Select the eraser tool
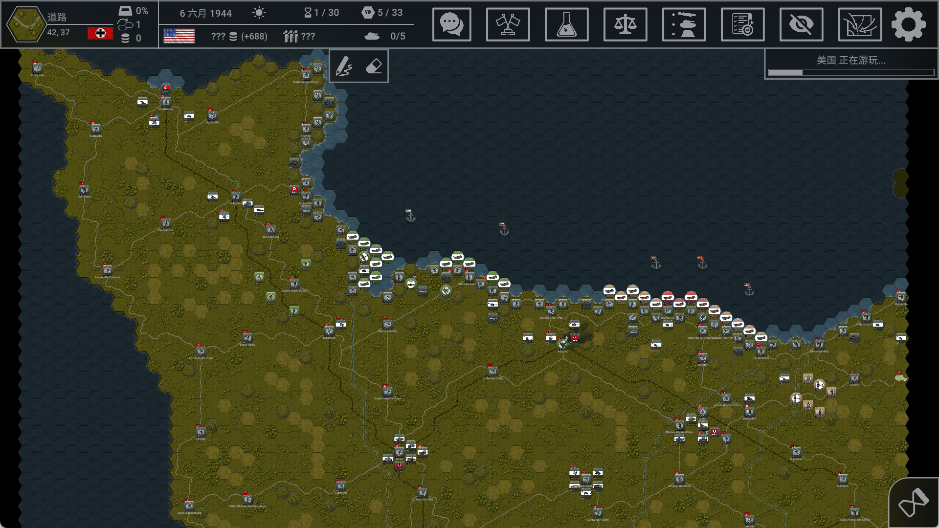Screen dimensions: 939x528 [x=372, y=66]
